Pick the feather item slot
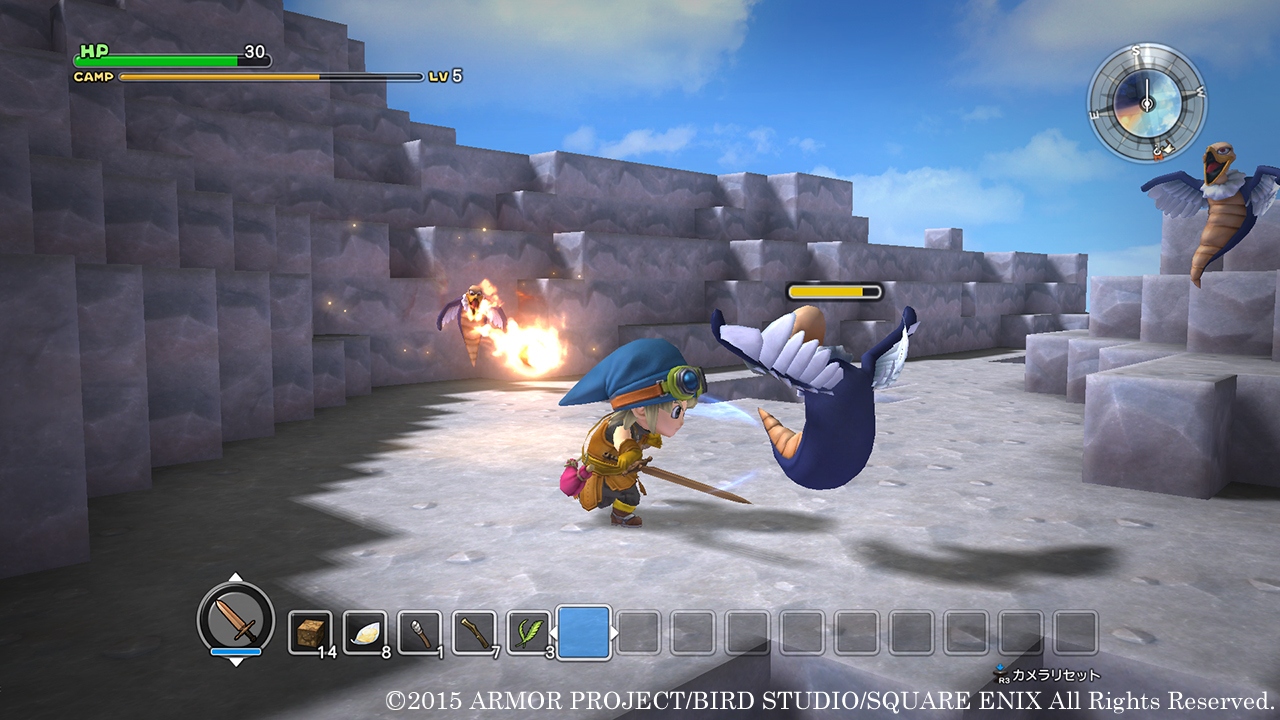The width and height of the screenshot is (1280, 720). tap(364, 633)
